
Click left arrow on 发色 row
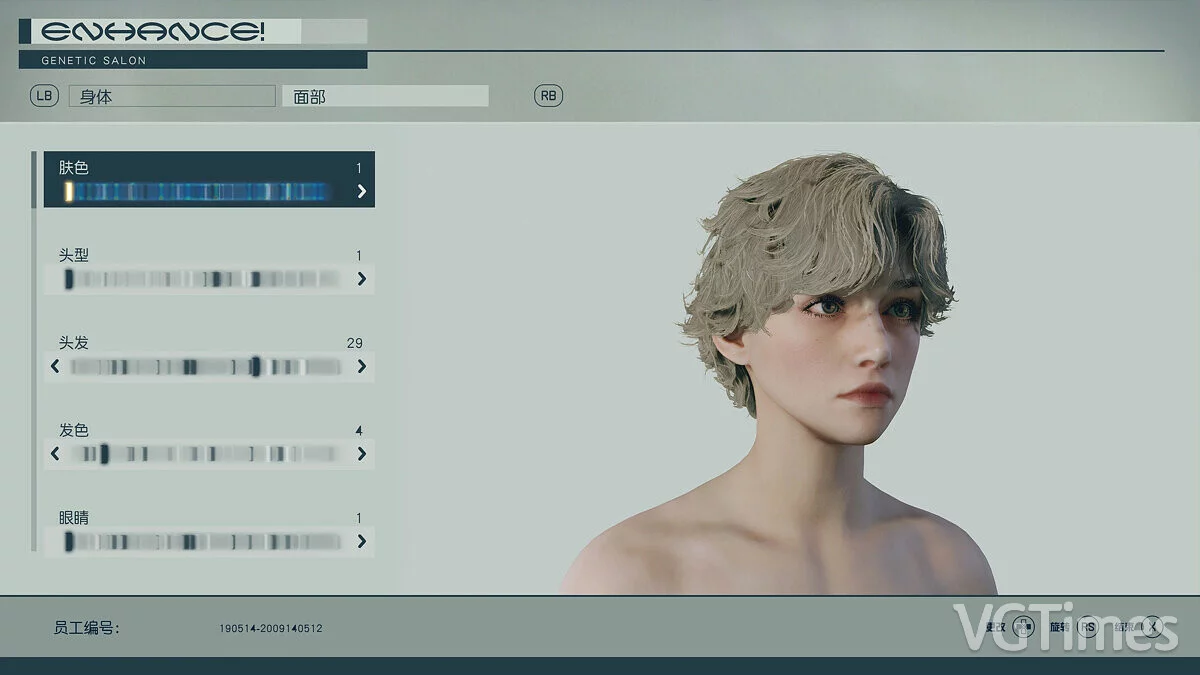coord(55,454)
